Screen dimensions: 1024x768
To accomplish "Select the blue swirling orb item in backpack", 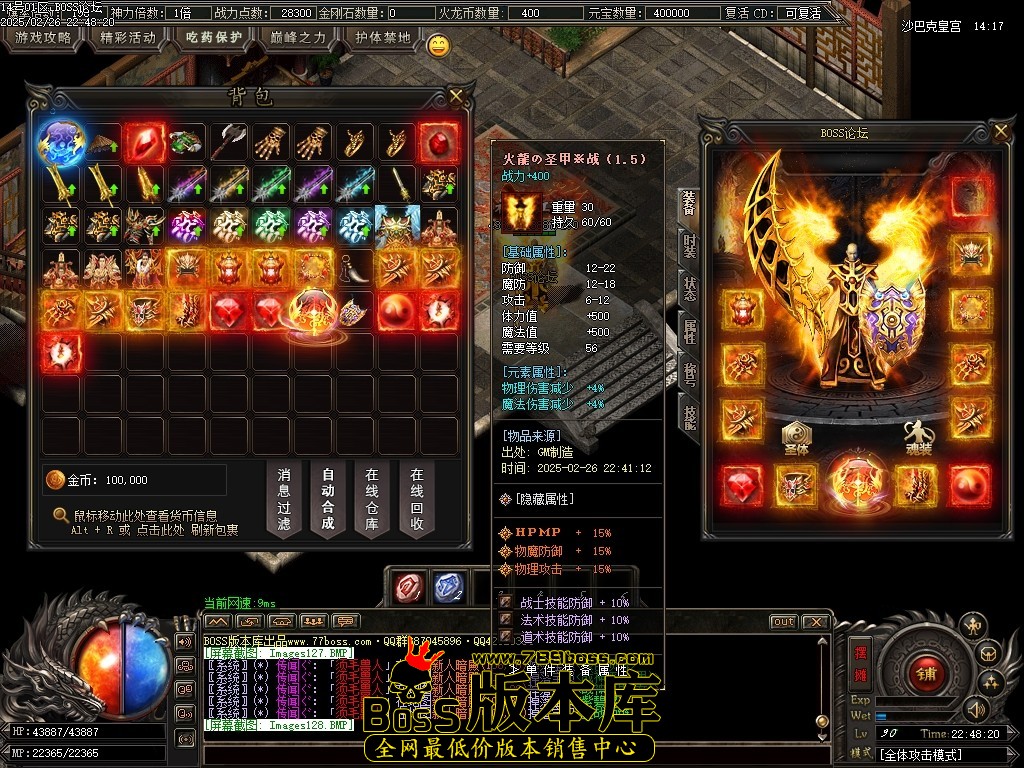I will pyautogui.click(x=59, y=143).
